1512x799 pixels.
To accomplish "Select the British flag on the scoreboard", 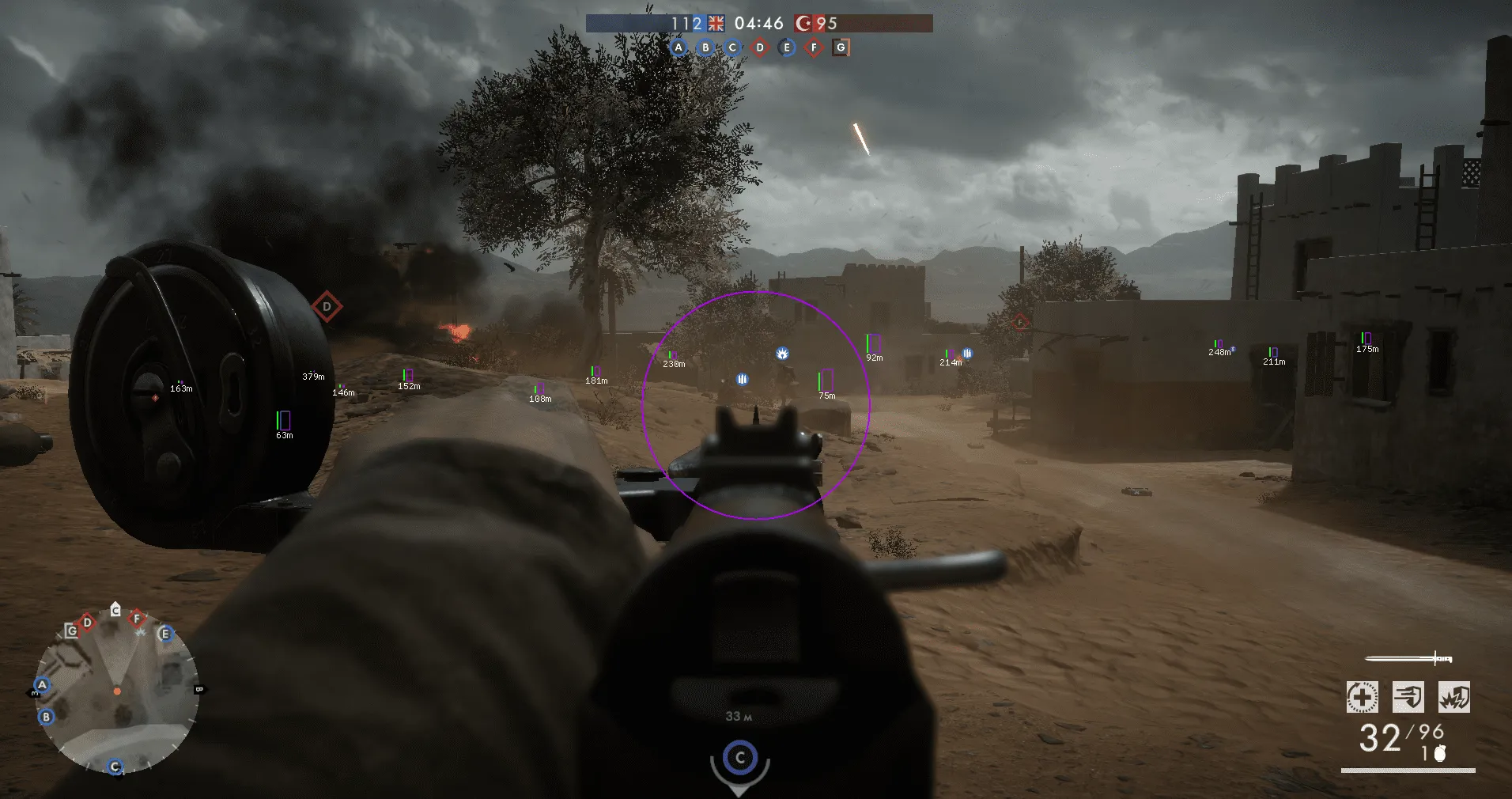I will [x=716, y=24].
